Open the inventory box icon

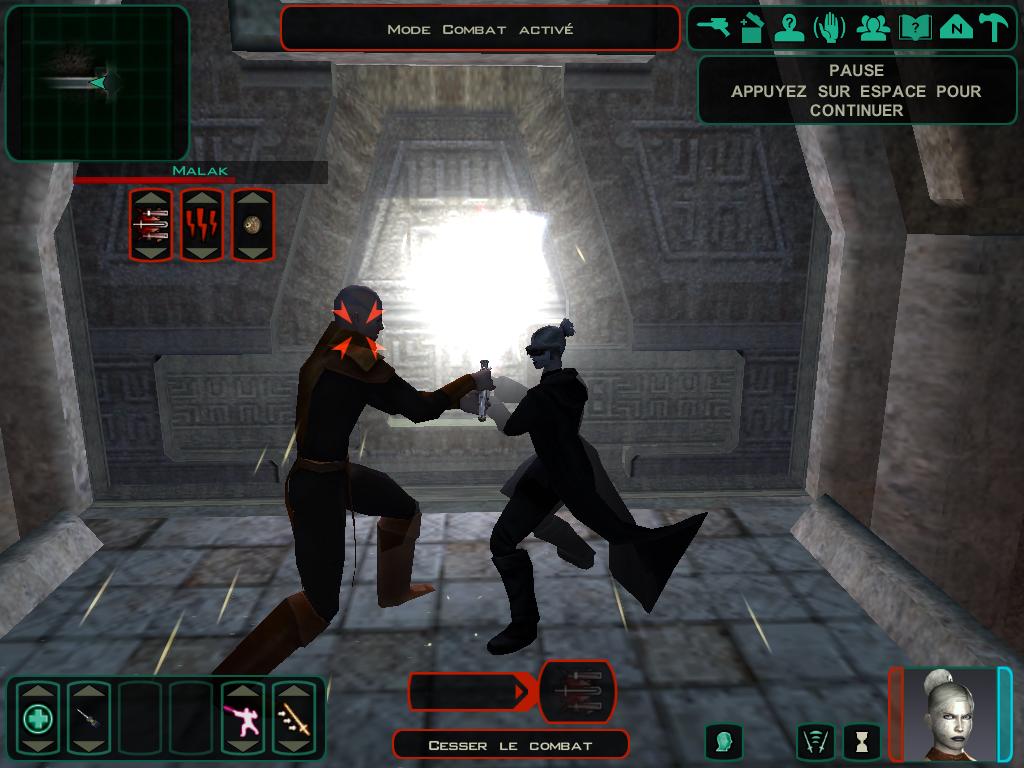pyautogui.click(x=751, y=28)
